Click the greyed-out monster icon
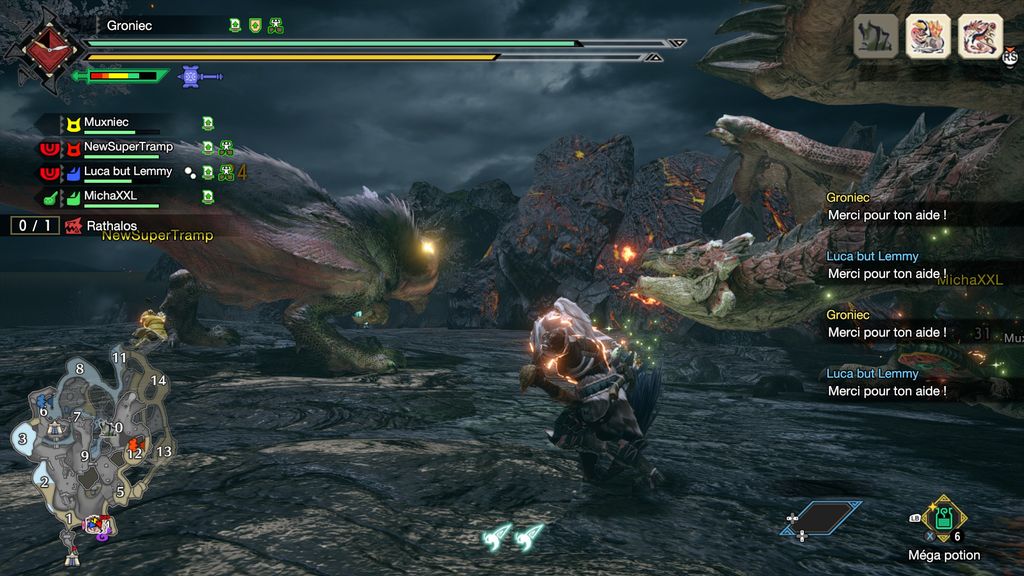 pyautogui.click(x=875, y=36)
